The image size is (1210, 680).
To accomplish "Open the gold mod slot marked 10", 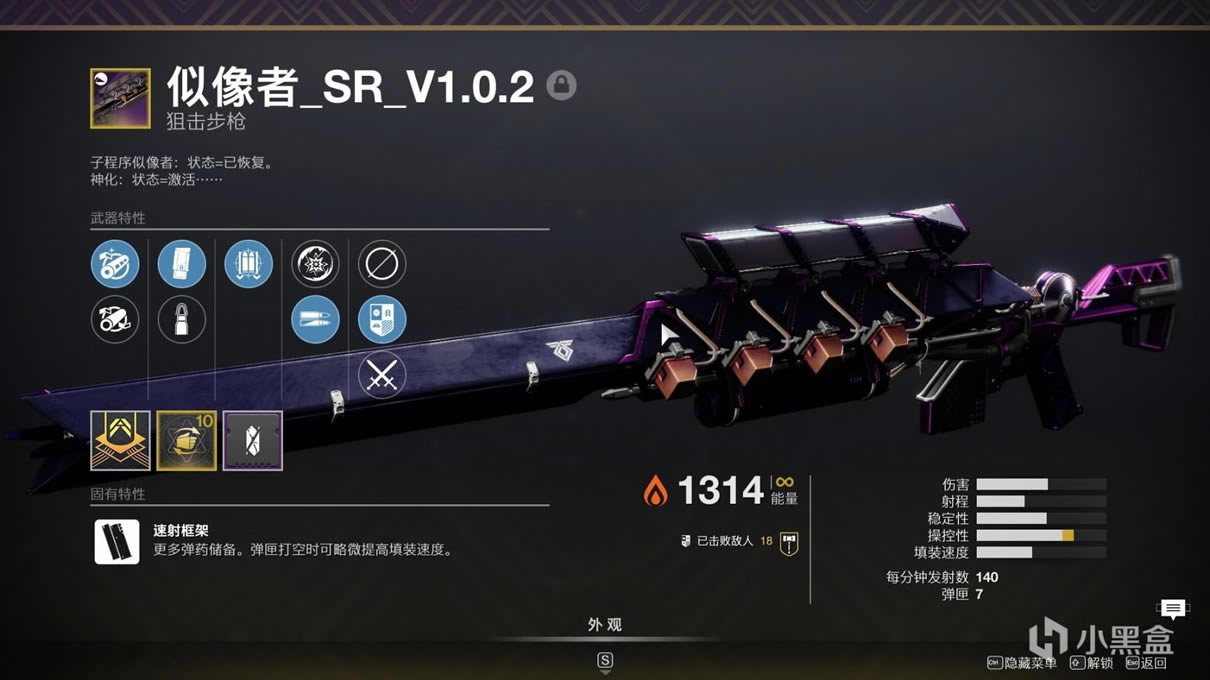I will 187,440.
